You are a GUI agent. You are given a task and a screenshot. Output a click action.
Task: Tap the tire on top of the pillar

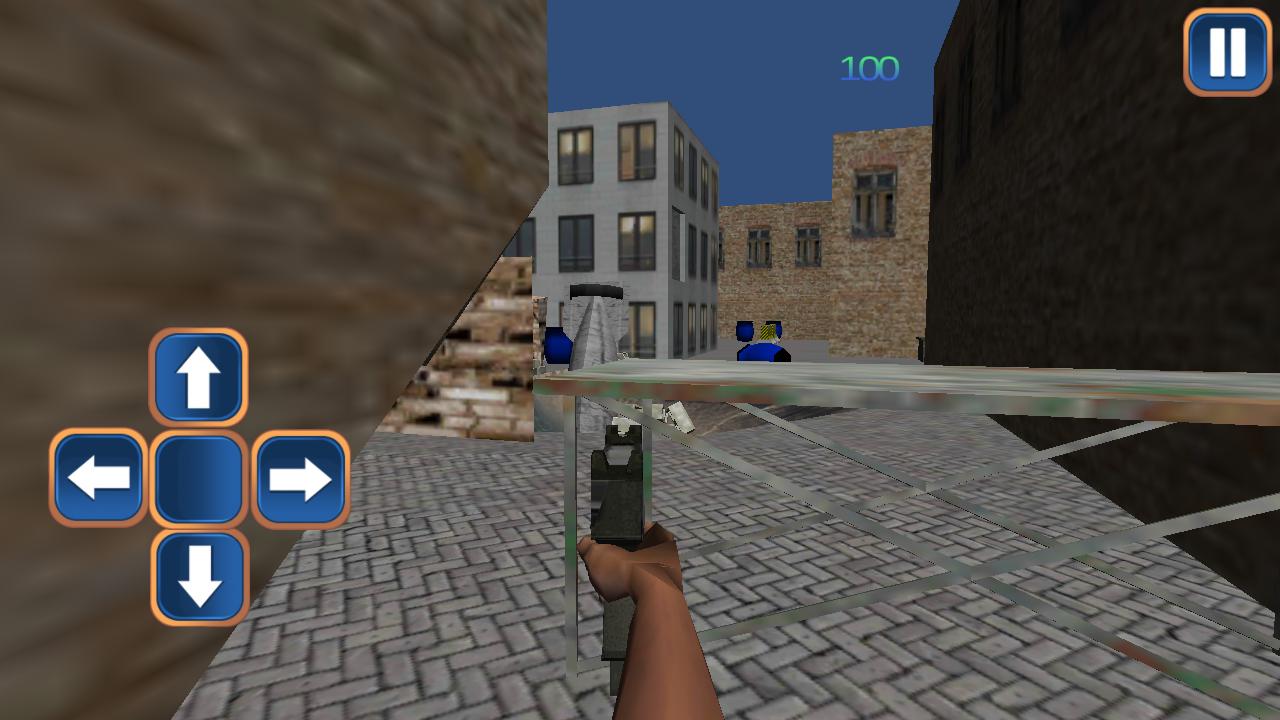point(598,291)
